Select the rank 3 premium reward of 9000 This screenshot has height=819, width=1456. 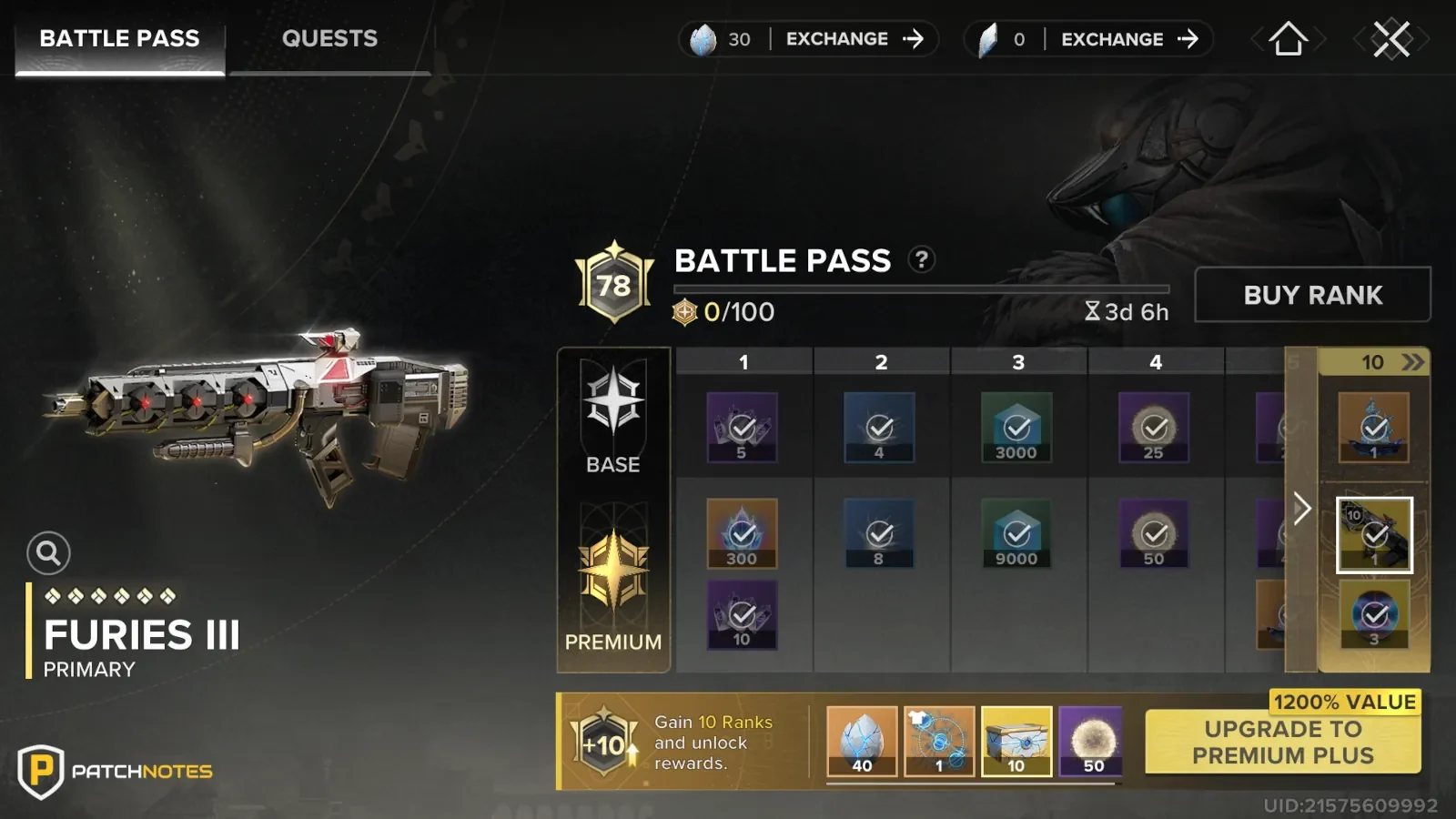coord(1016,534)
